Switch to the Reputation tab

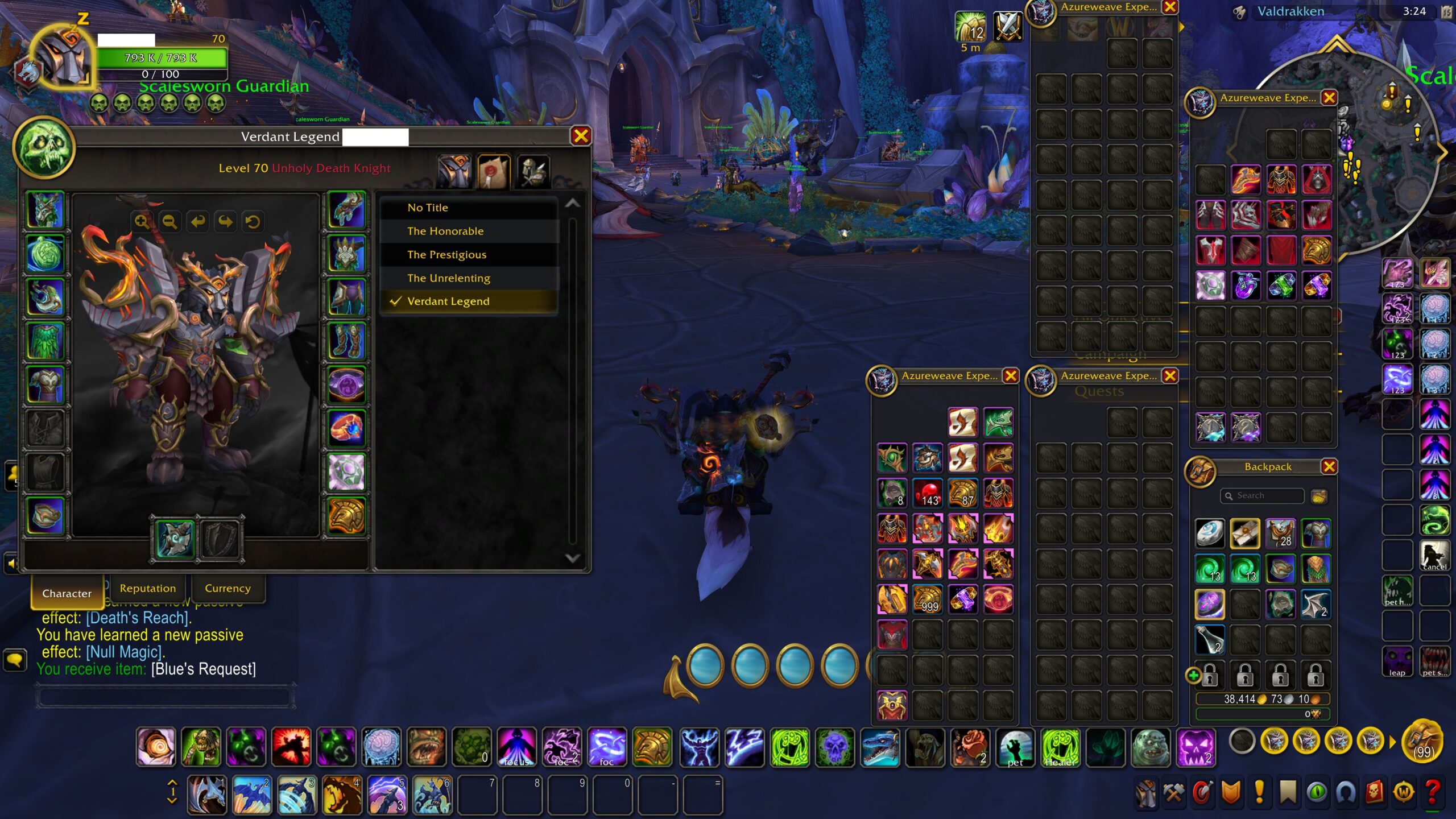[148, 588]
